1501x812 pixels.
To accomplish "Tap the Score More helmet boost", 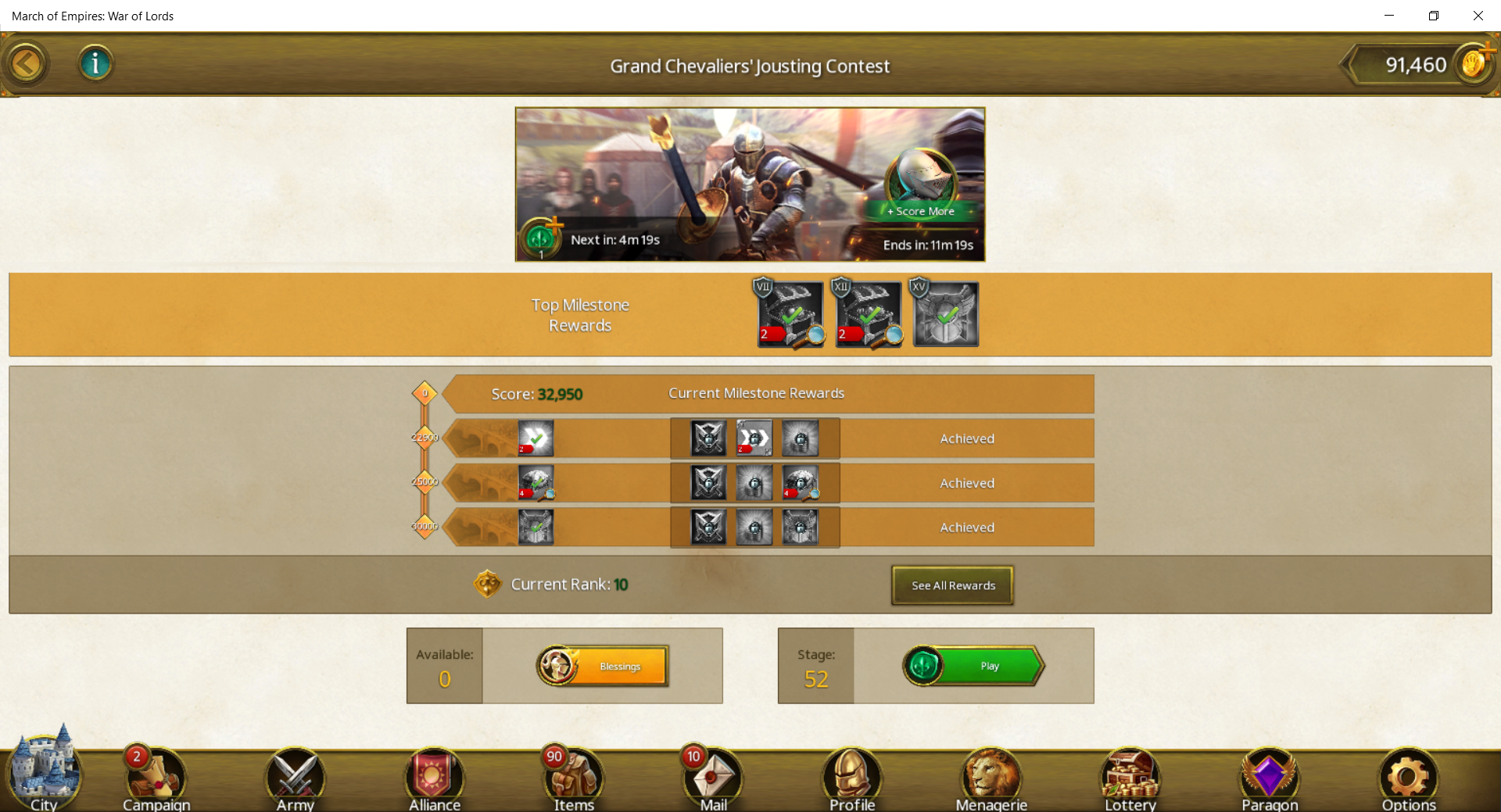I will click(922, 185).
